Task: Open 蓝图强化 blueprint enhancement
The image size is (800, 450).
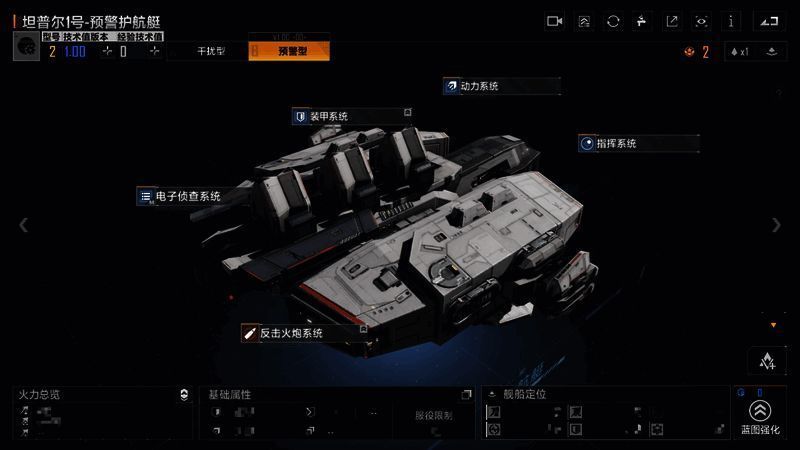Action: point(760,416)
